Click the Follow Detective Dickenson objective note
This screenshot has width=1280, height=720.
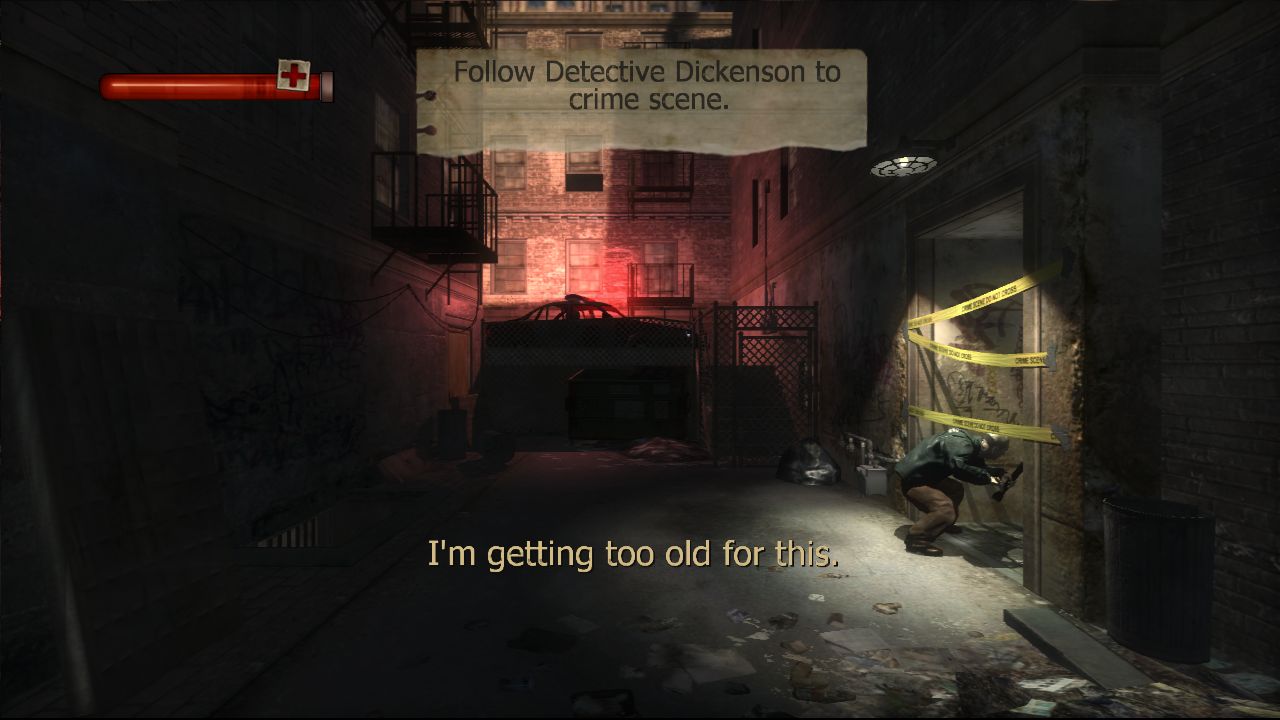[x=642, y=98]
